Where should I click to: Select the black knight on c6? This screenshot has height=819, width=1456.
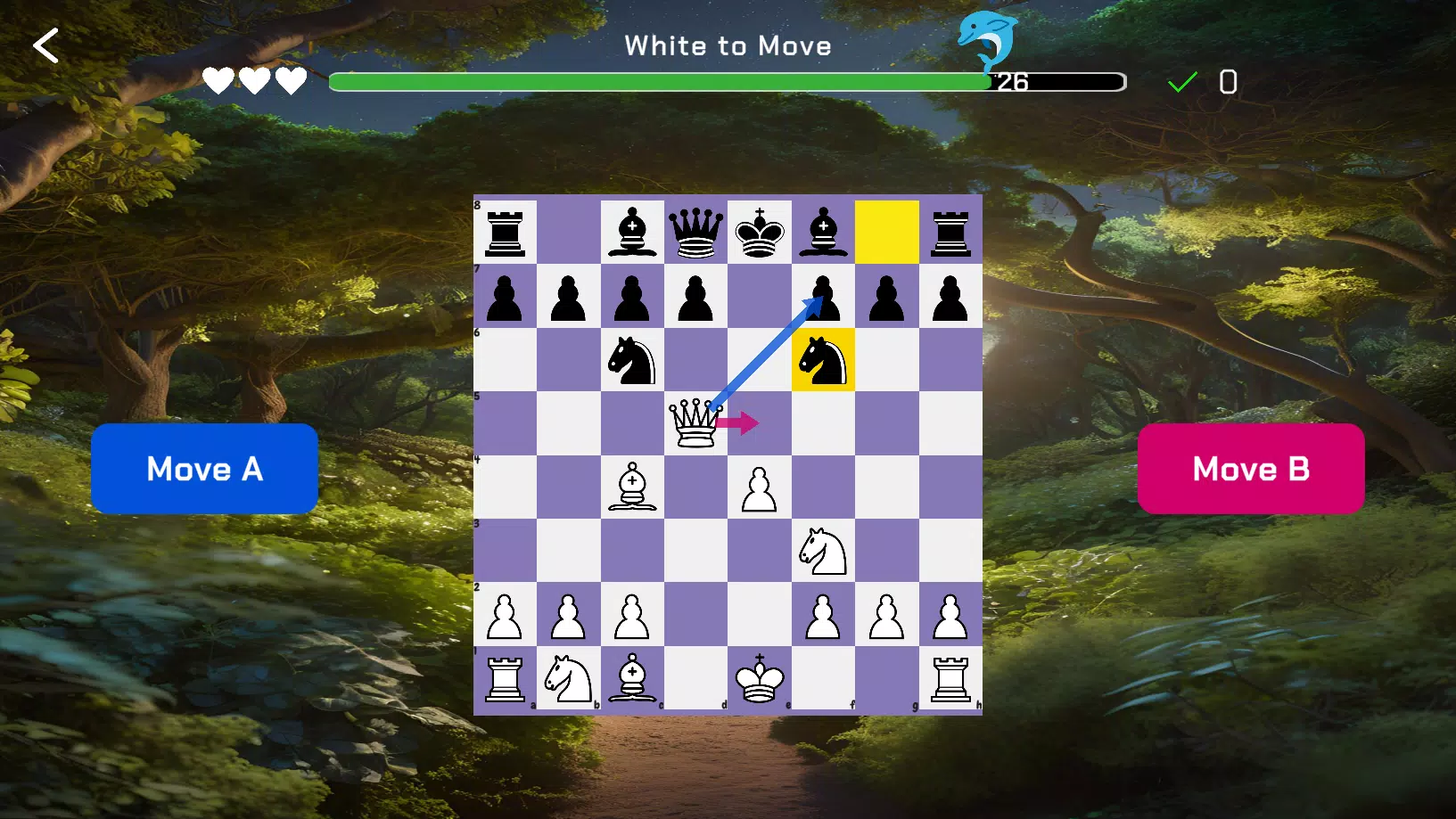(633, 360)
